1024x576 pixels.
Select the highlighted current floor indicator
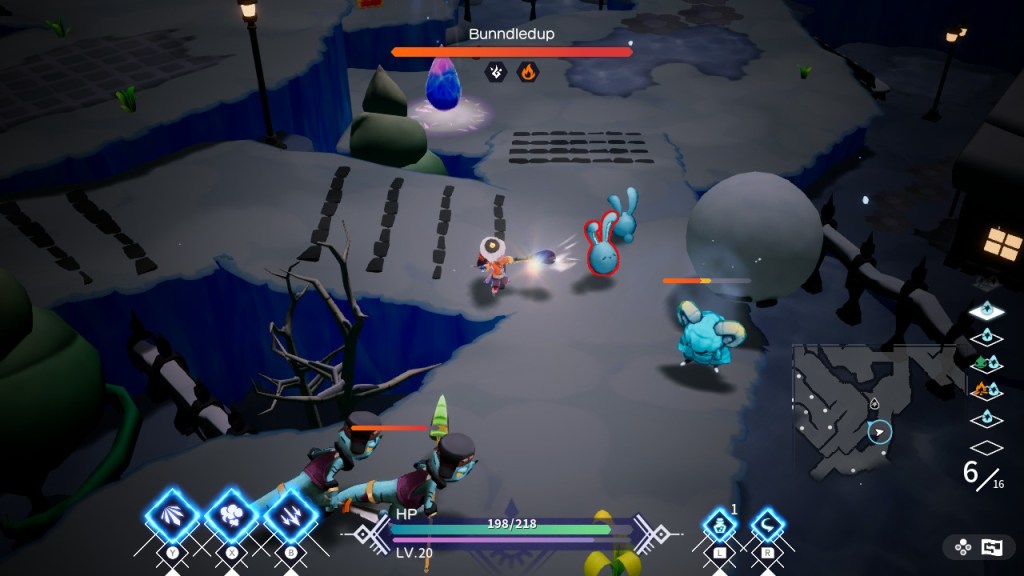click(x=986, y=312)
